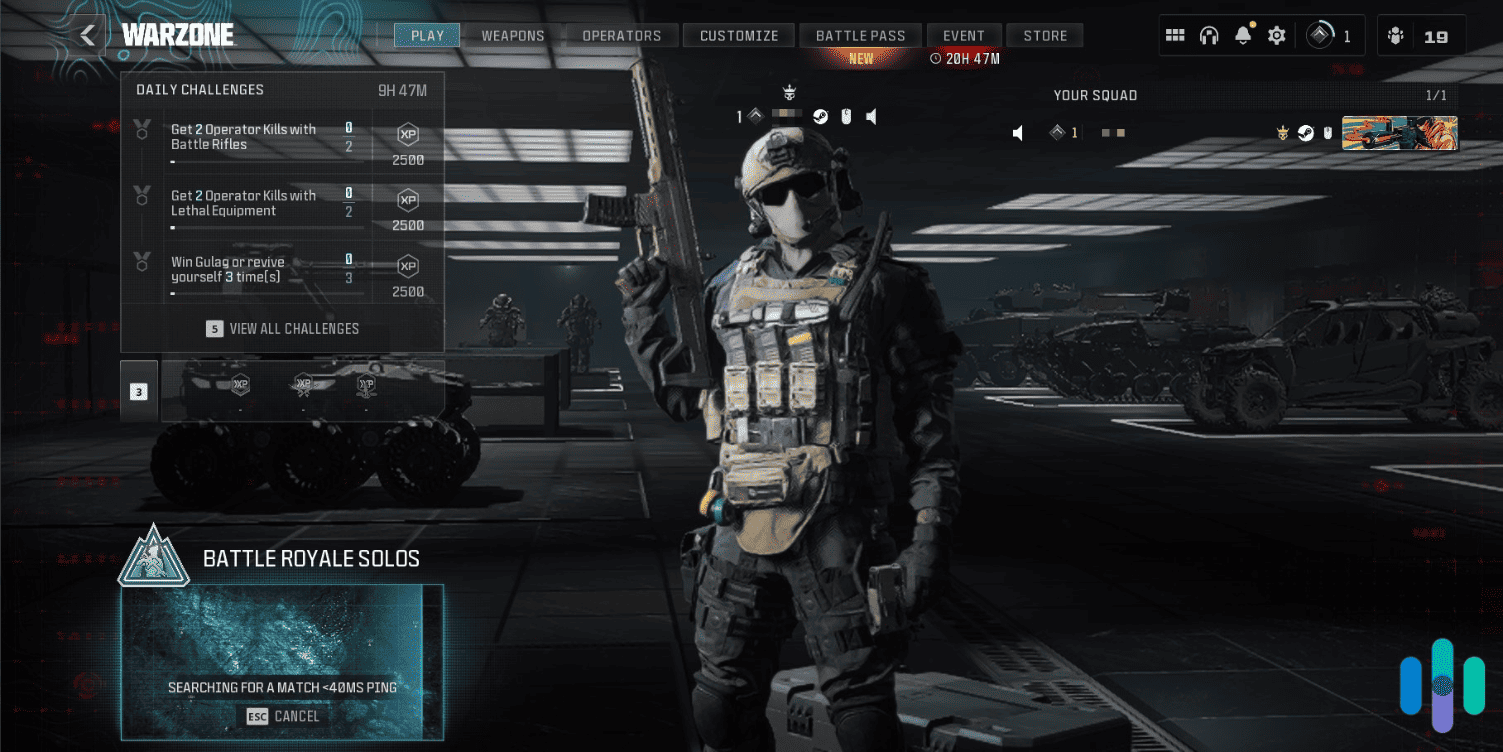The width and height of the screenshot is (1503, 752).
Task: Click the rank emblem icon in top bar
Action: pyautogui.click(x=1322, y=34)
